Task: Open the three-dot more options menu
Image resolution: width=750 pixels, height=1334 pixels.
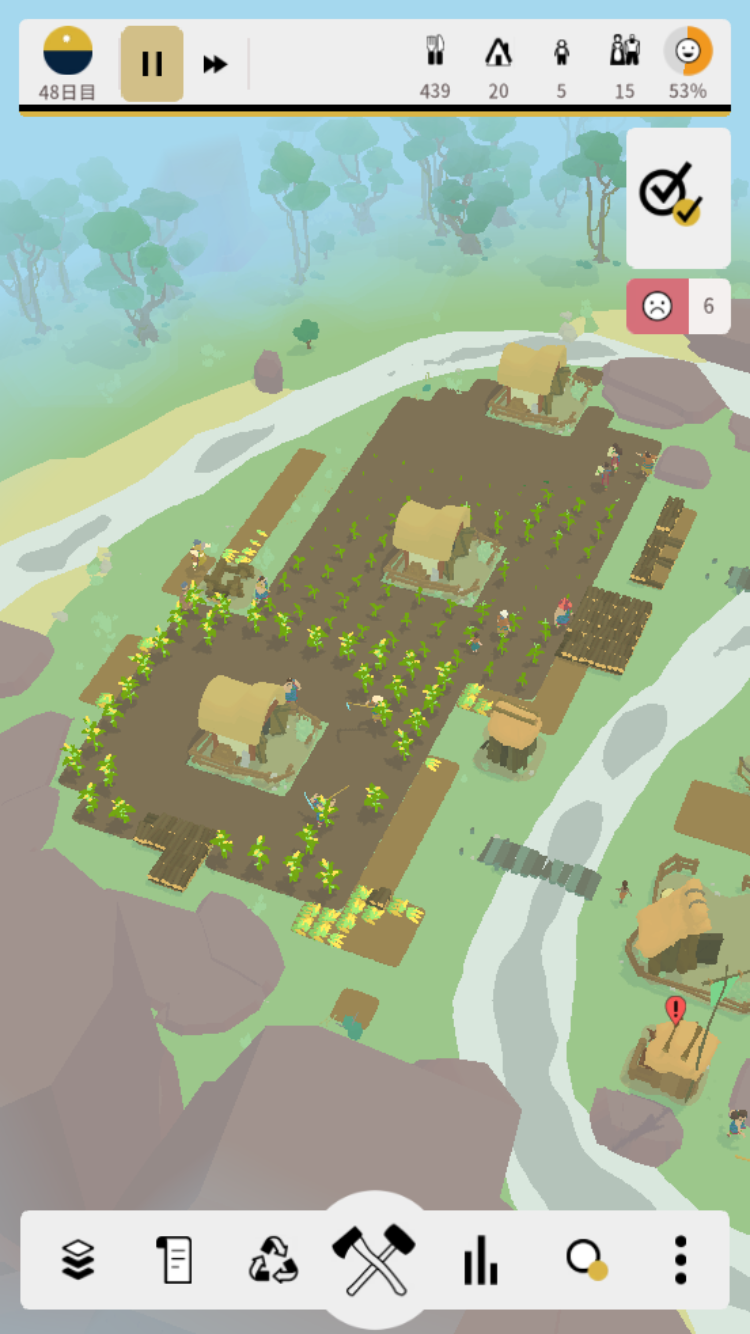Action: click(x=680, y=1259)
